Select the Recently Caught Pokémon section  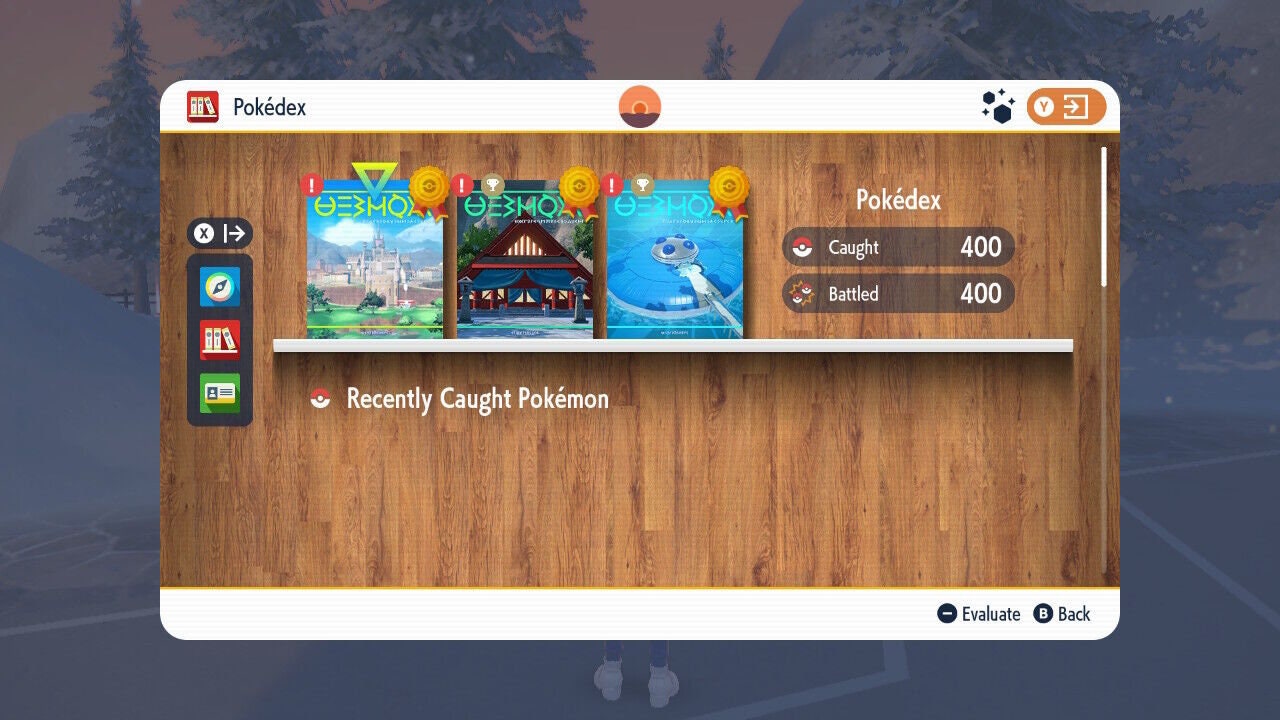tap(477, 398)
